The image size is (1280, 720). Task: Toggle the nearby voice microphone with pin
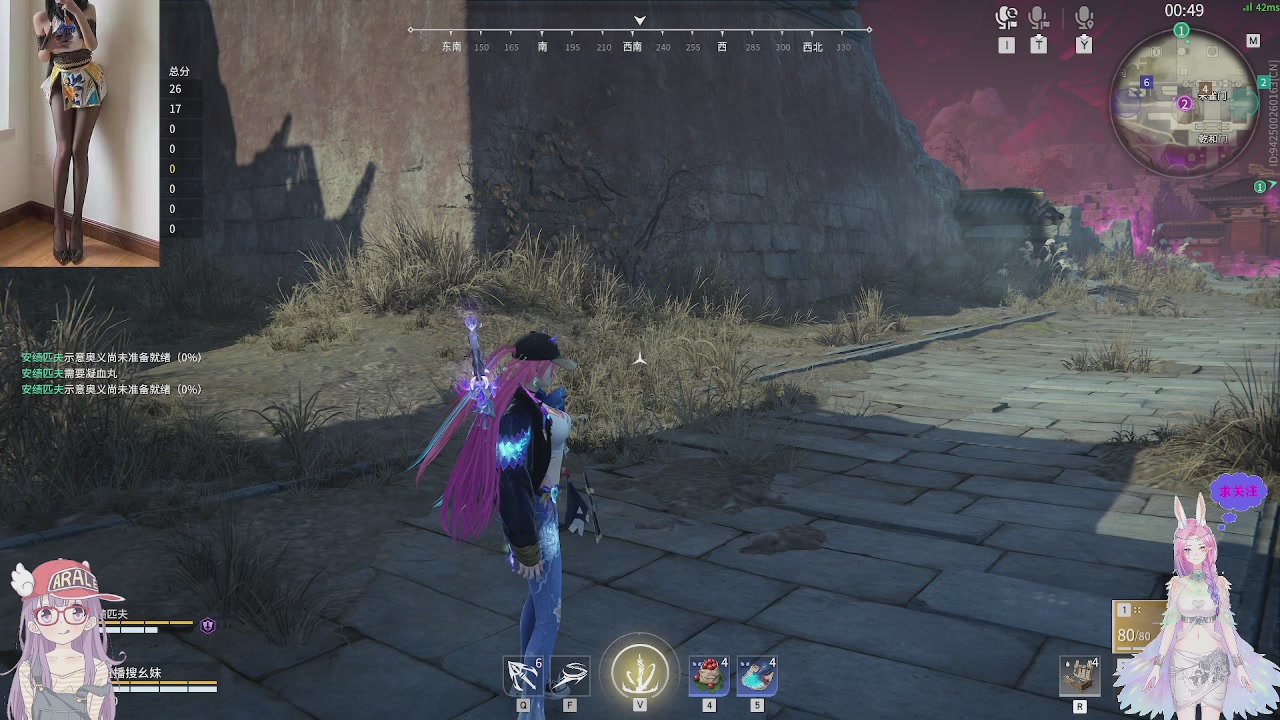[x=1084, y=19]
